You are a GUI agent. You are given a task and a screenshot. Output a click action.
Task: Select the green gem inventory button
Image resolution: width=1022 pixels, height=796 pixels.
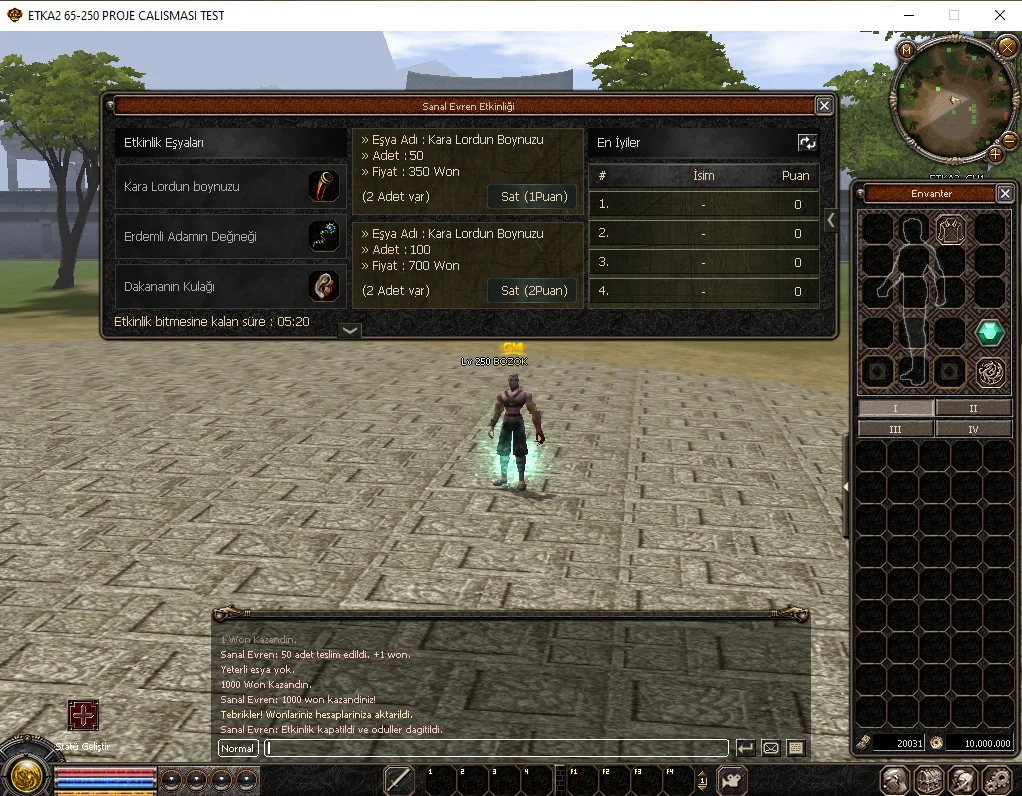click(x=990, y=332)
